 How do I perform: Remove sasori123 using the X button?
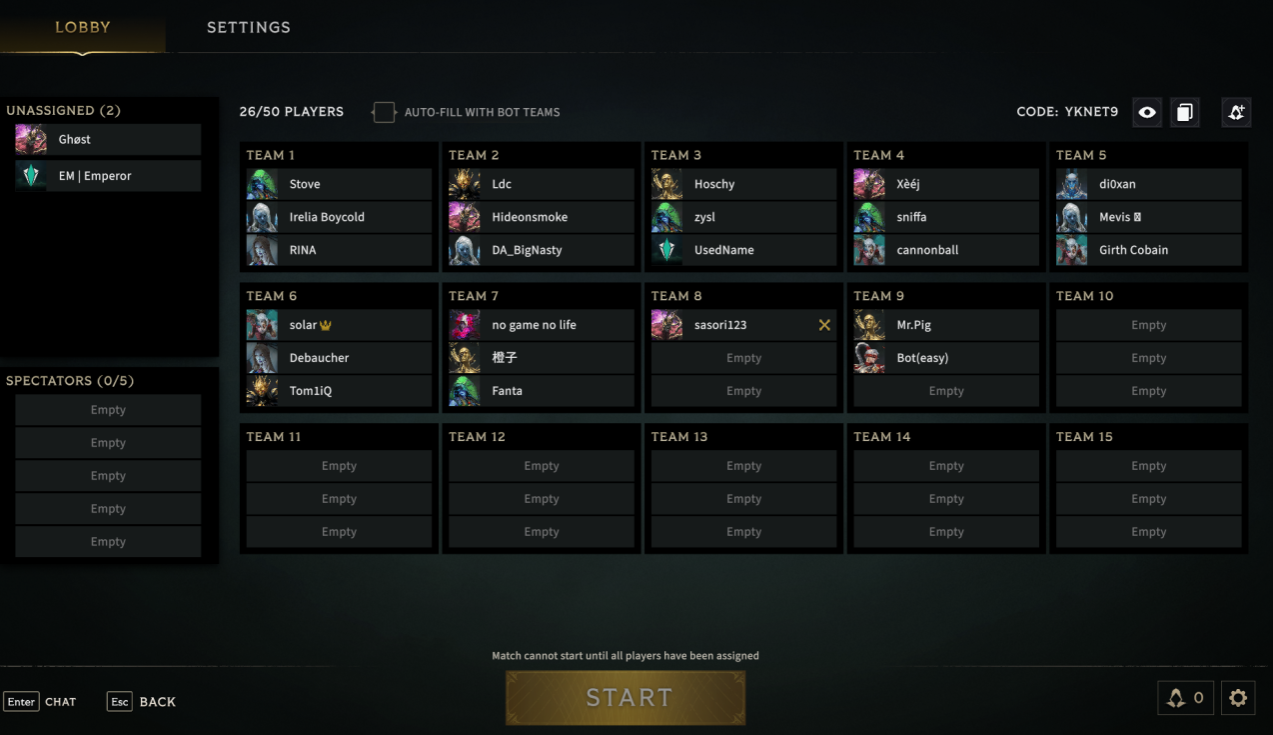tap(824, 325)
